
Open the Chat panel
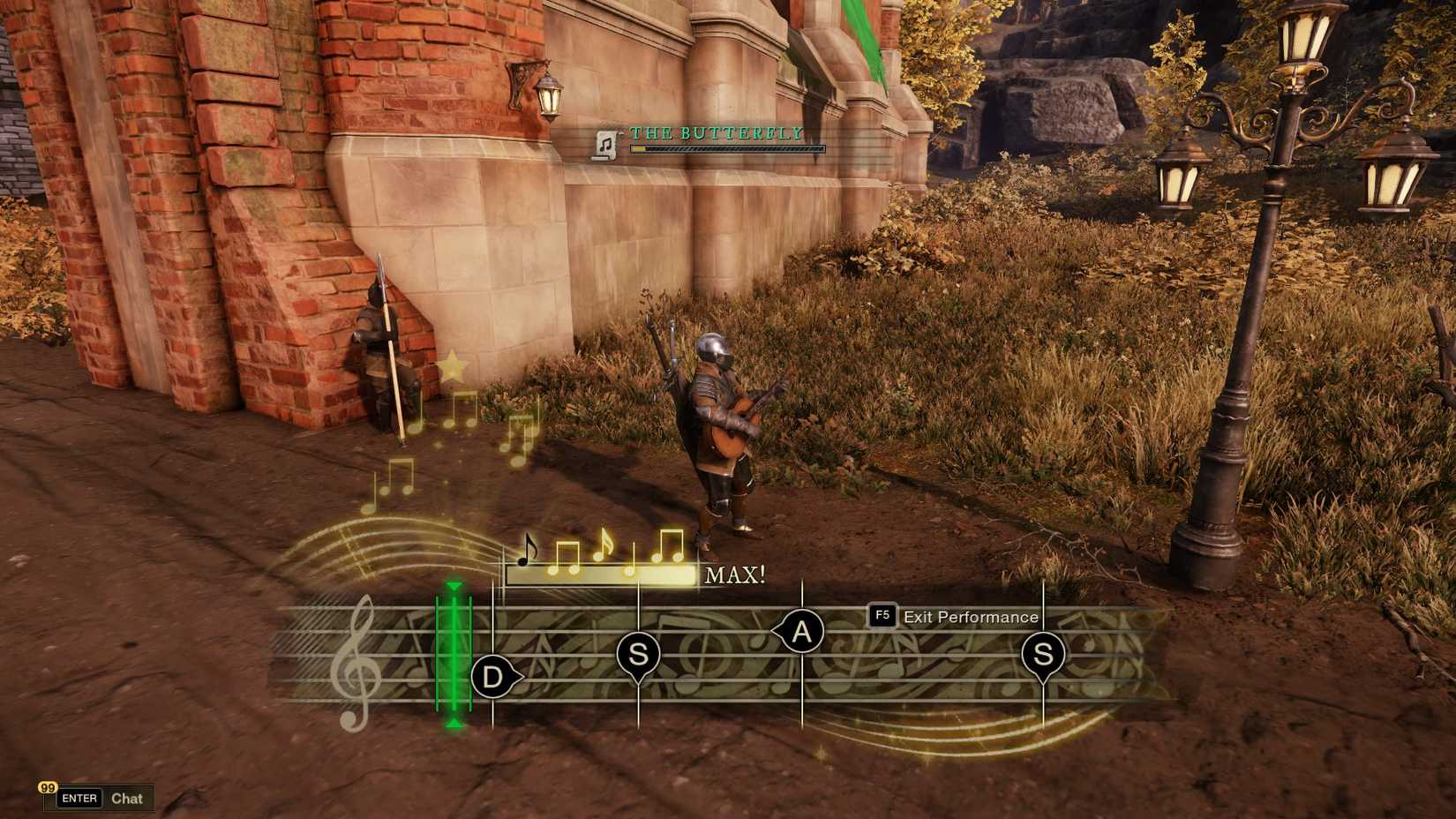click(x=128, y=799)
